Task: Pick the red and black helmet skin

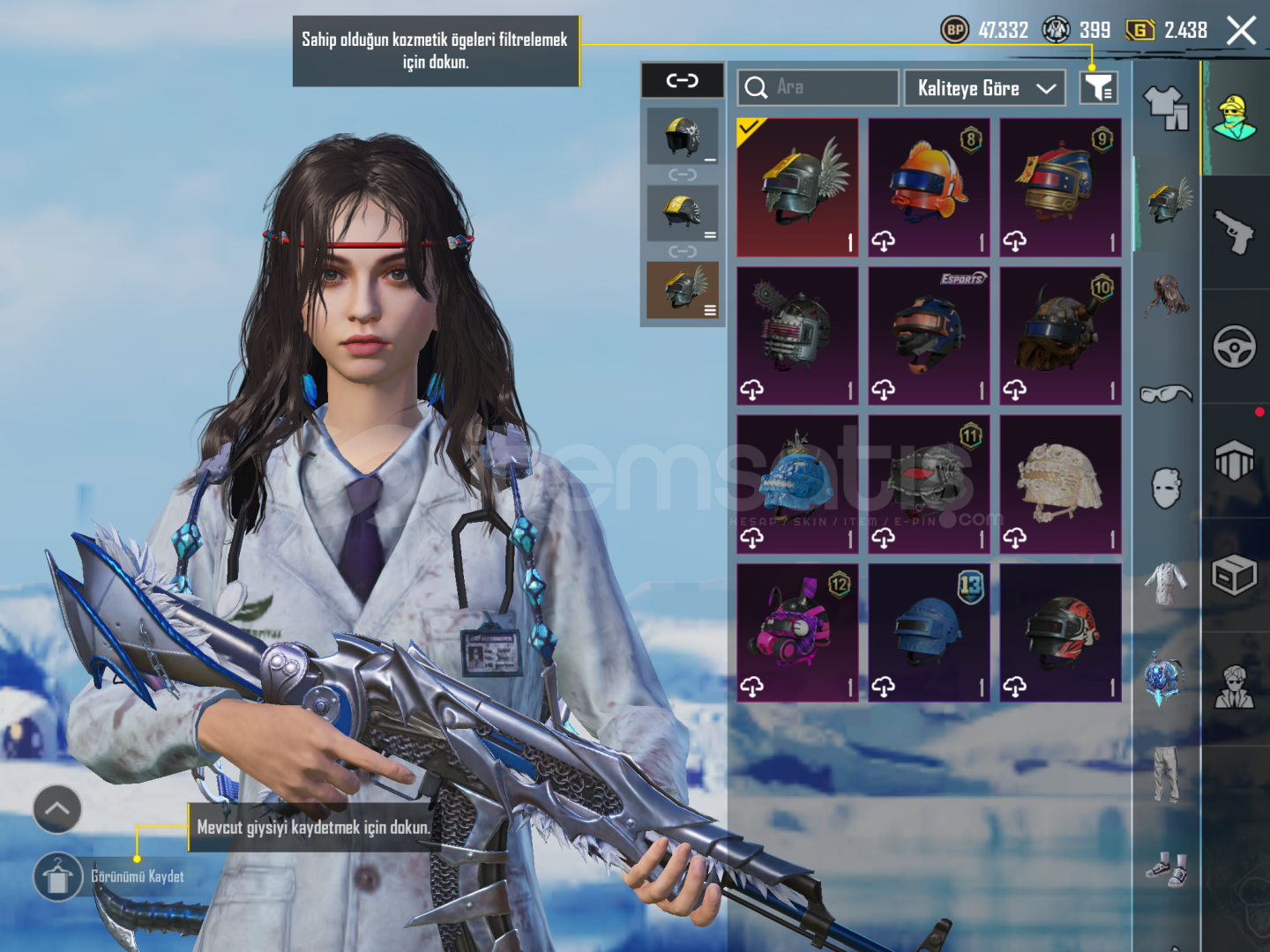Action: tap(1060, 632)
